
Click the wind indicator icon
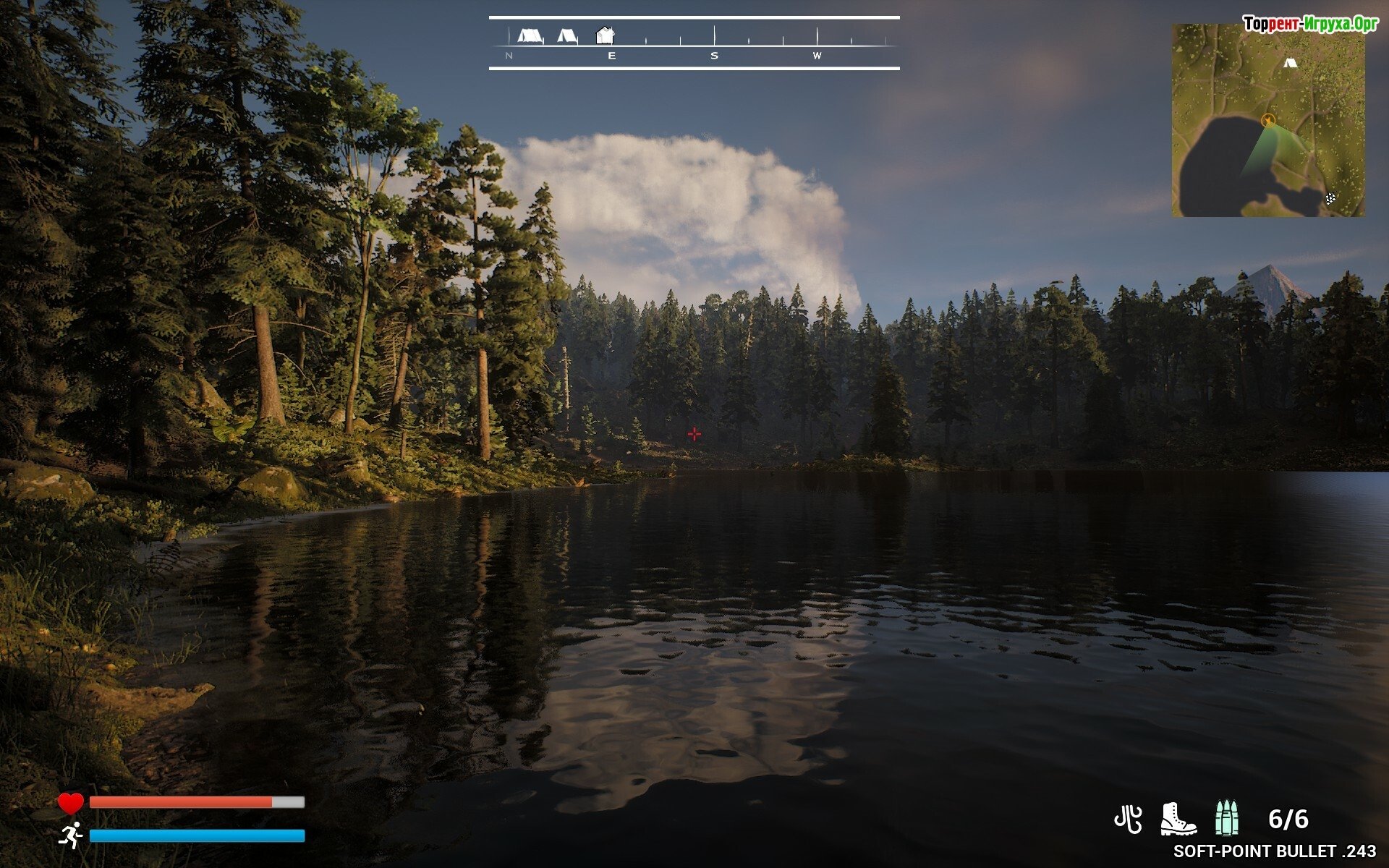click(x=1128, y=820)
